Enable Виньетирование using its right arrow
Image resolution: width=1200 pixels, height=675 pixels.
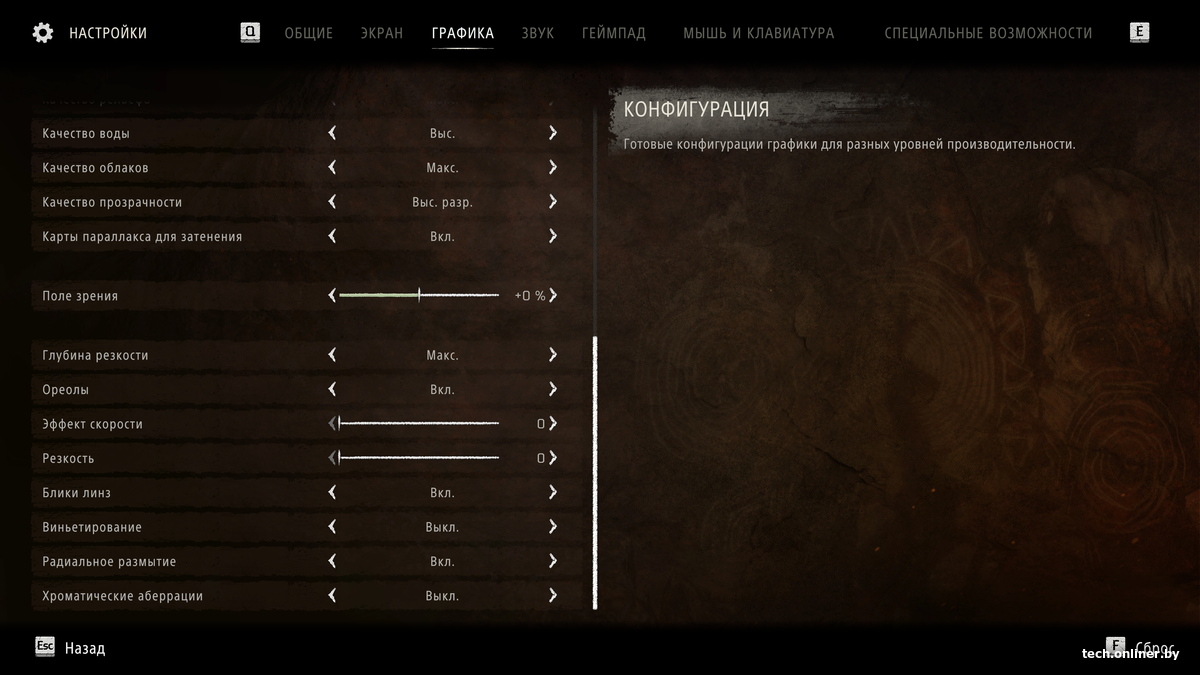552,527
